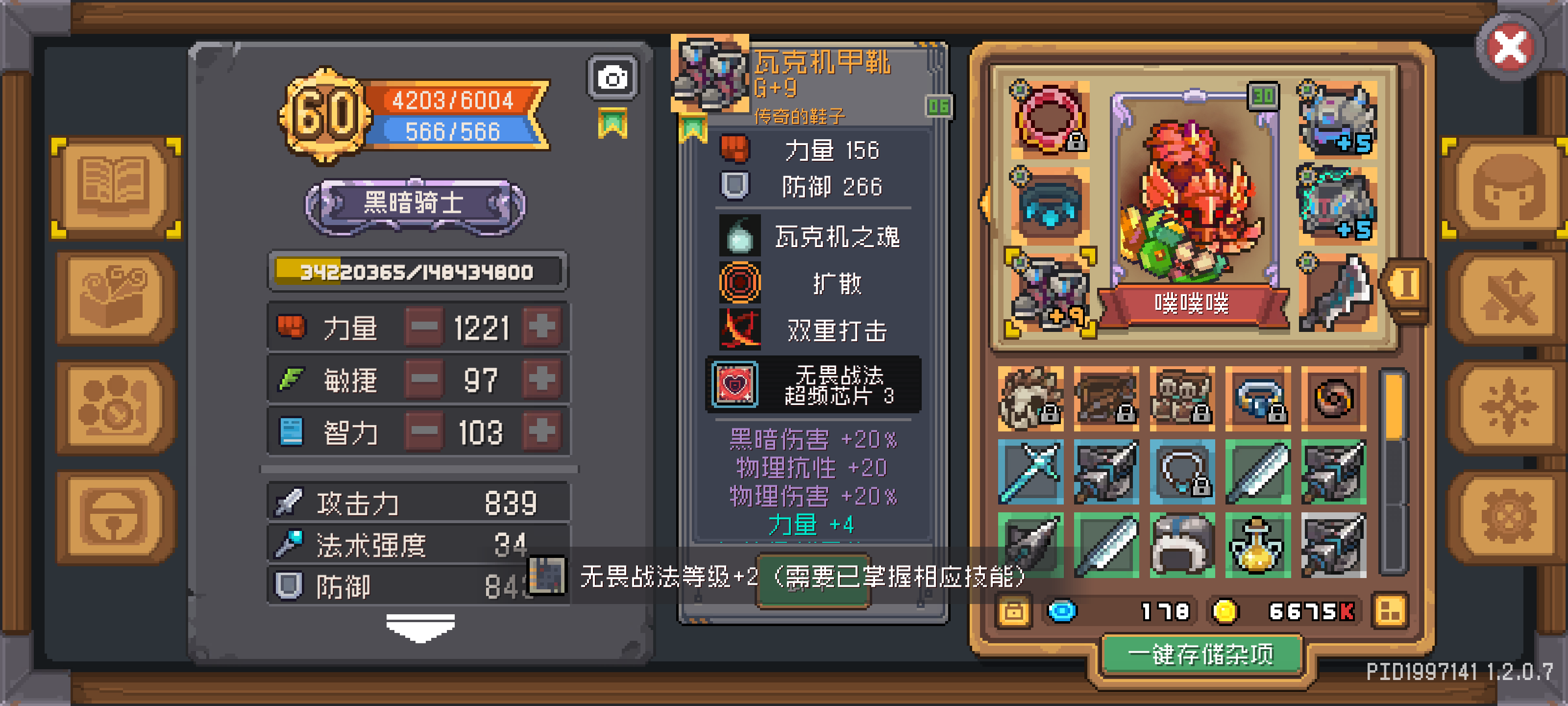Click the small camera icon beside the currency row
The width and height of the screenshot is (1568, 706).
point(1014,611)
